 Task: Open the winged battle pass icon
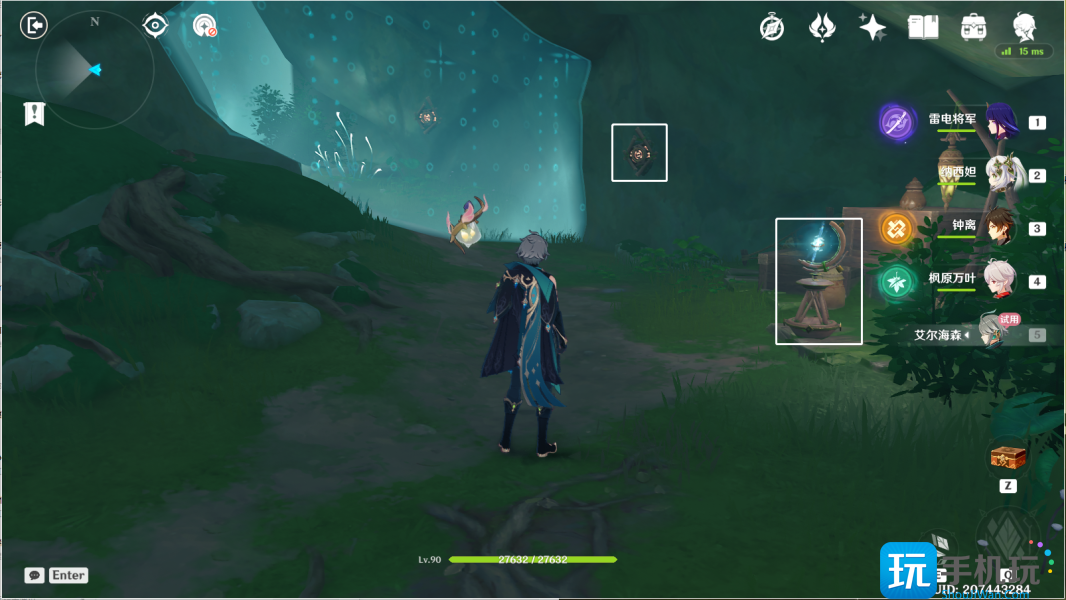point(822,27)
